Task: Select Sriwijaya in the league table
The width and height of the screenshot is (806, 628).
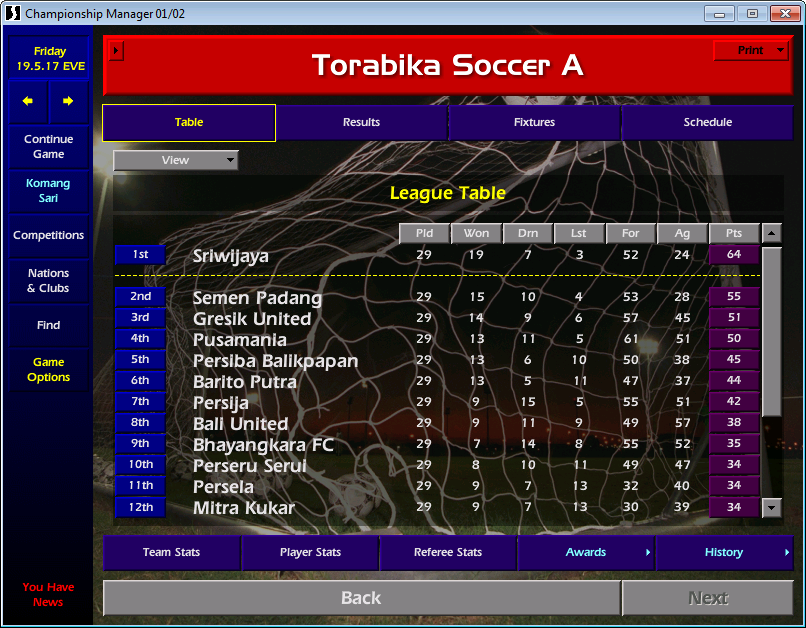Action: [231, 256]
